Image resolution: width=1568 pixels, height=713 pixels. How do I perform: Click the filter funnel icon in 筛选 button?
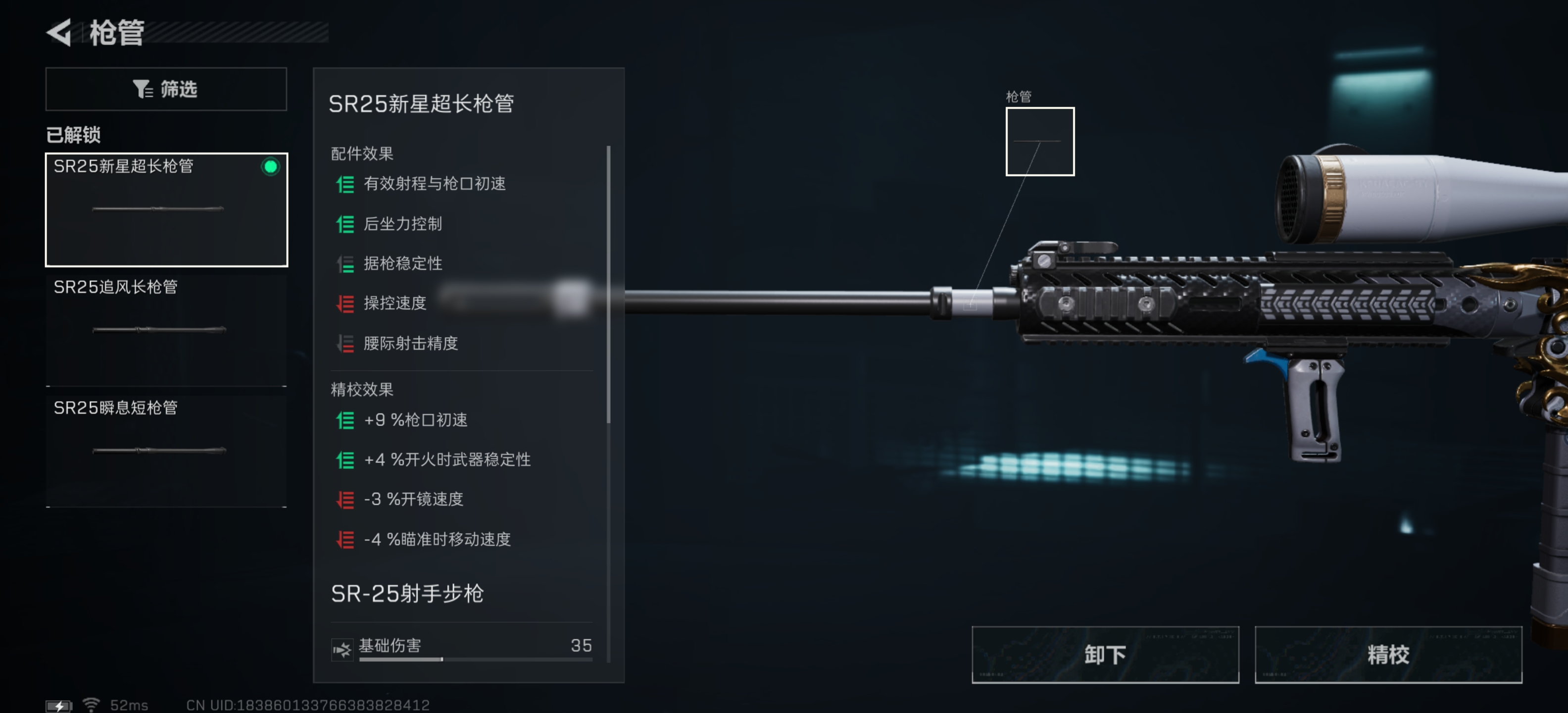point(143,89)
